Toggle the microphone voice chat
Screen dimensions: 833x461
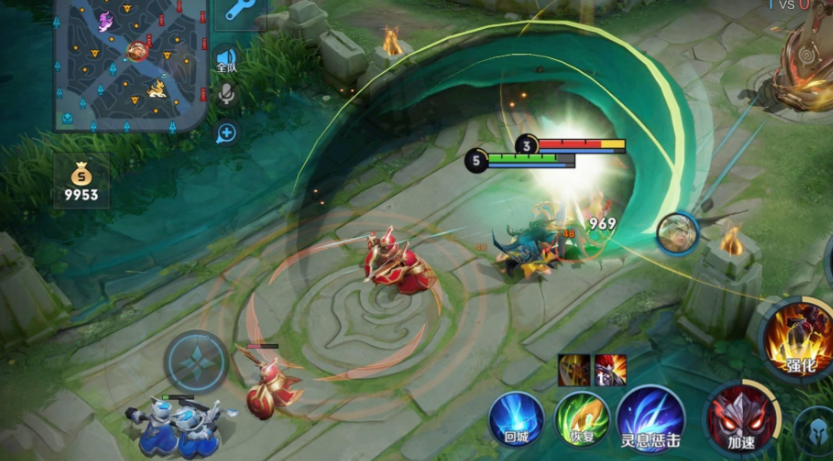pyautogui.click(x=227, y=94)
